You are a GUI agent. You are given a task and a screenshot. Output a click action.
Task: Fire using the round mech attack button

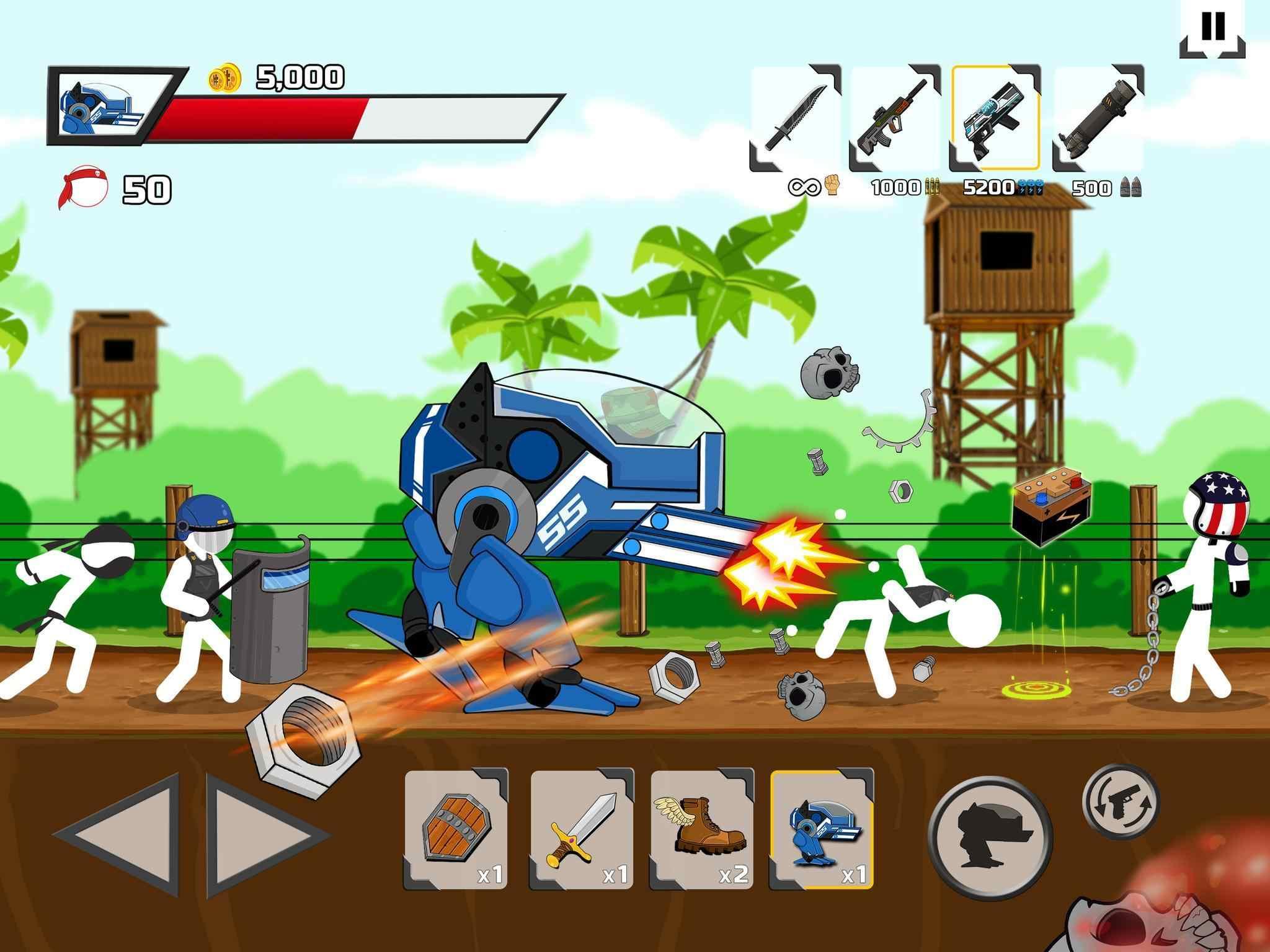(x=990, y=837)
